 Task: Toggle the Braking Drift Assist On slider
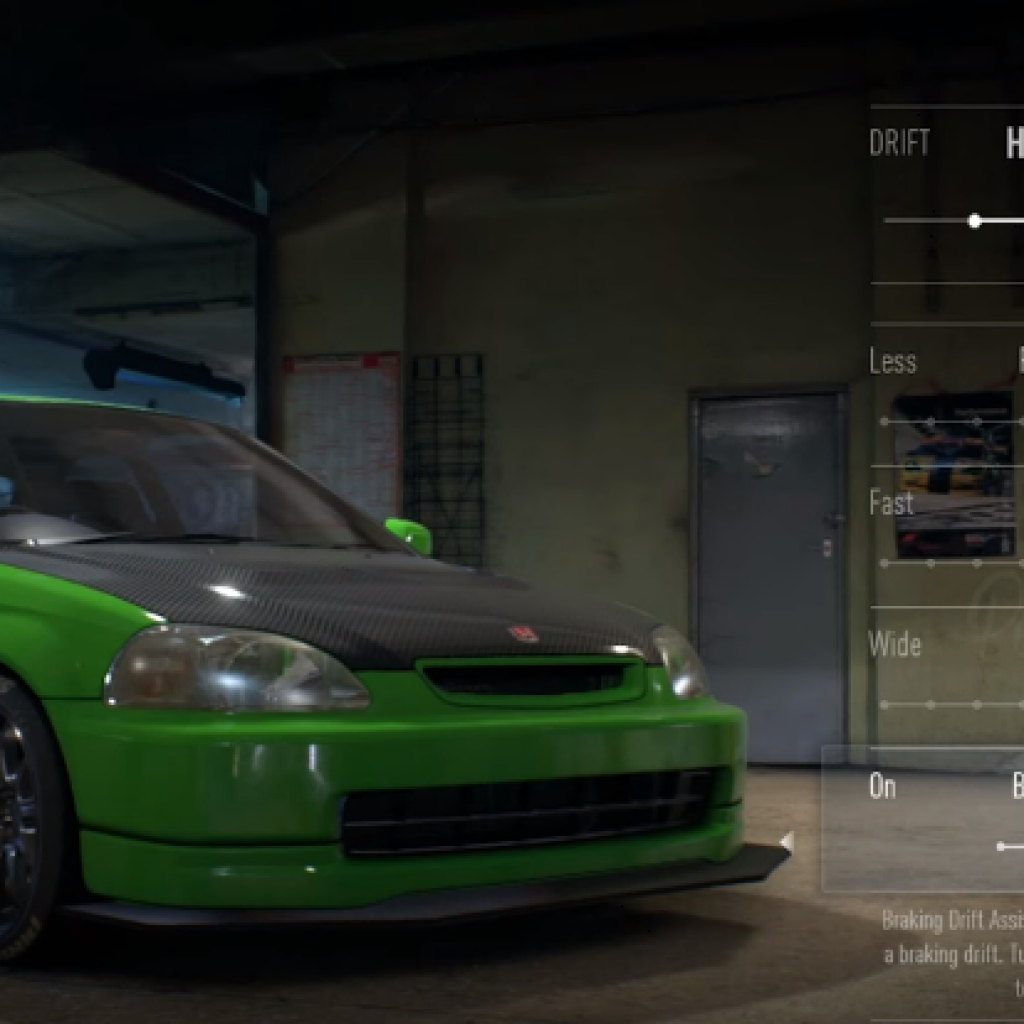(1003, 847)
